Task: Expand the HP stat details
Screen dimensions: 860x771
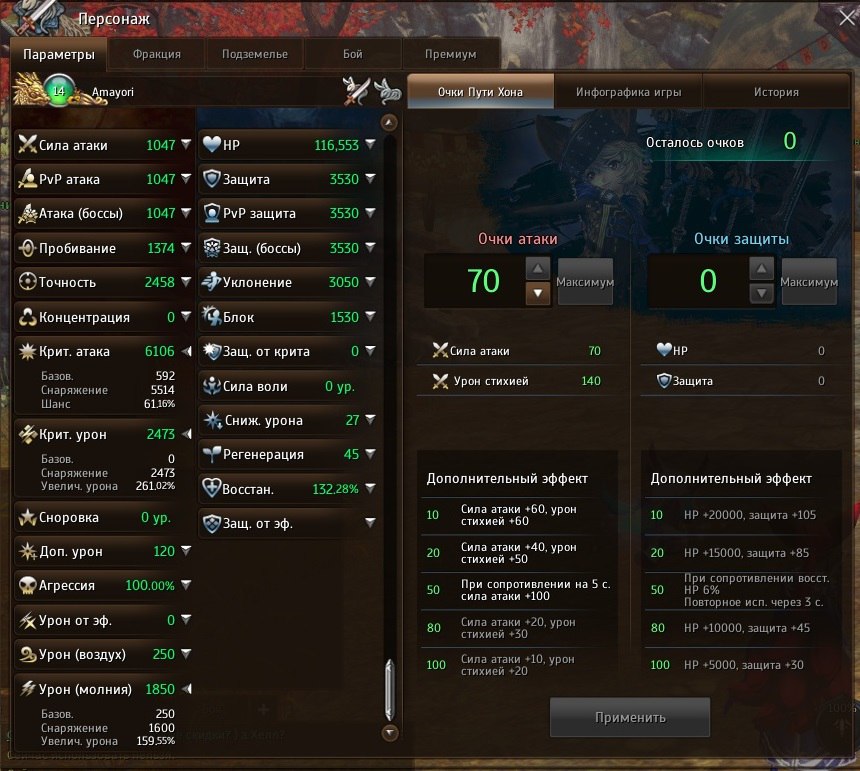Action: click(370, 146)
